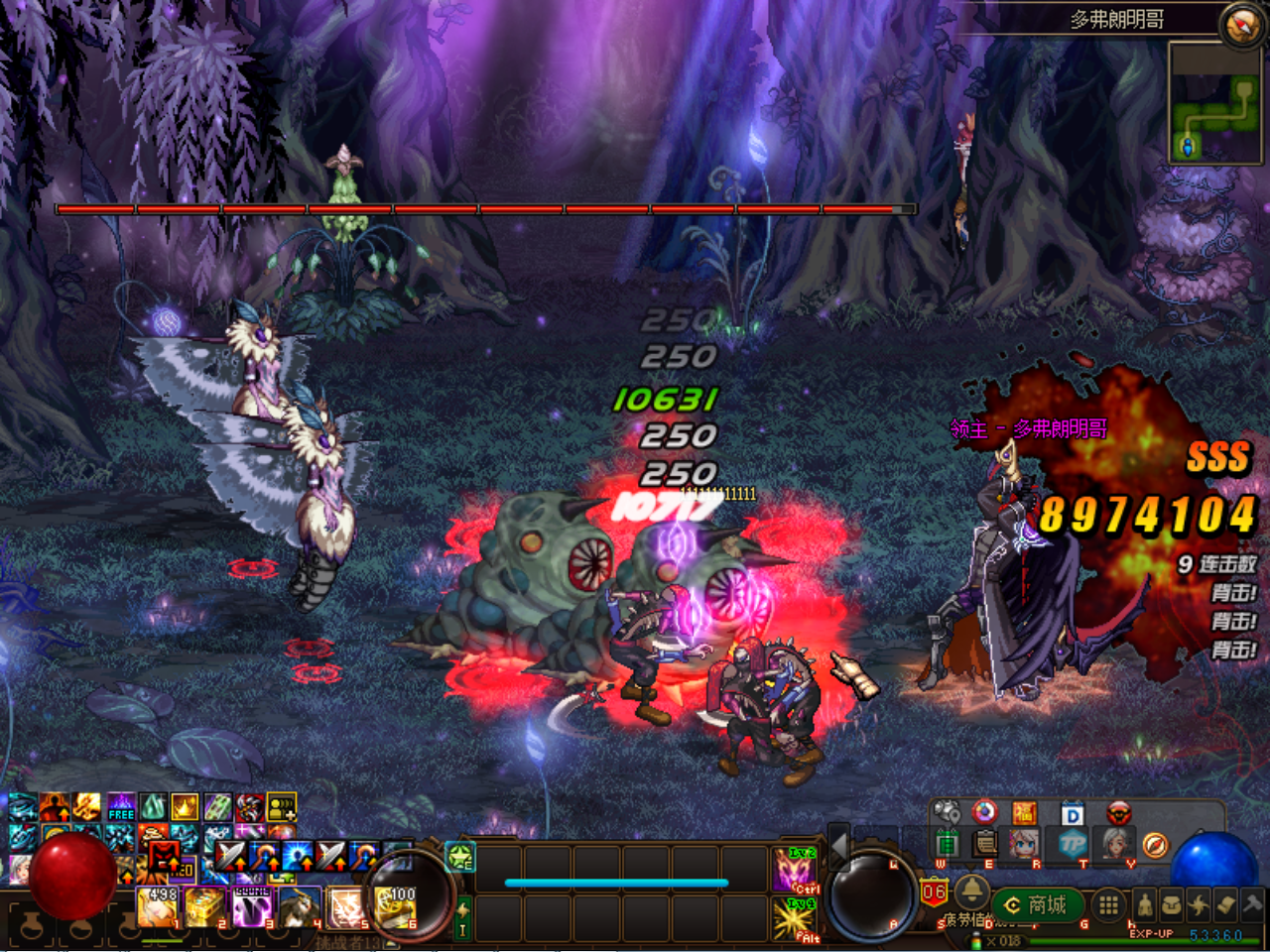
Task: Click the golden 福 event icon
Action: click(x=1024, y=813)
